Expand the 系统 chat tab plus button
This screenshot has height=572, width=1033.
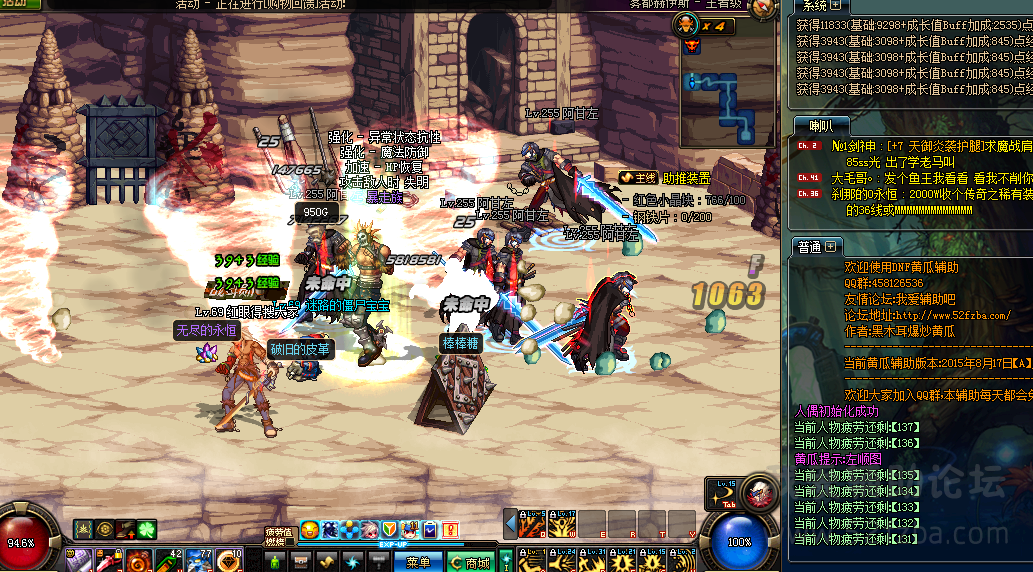(836, 6)
